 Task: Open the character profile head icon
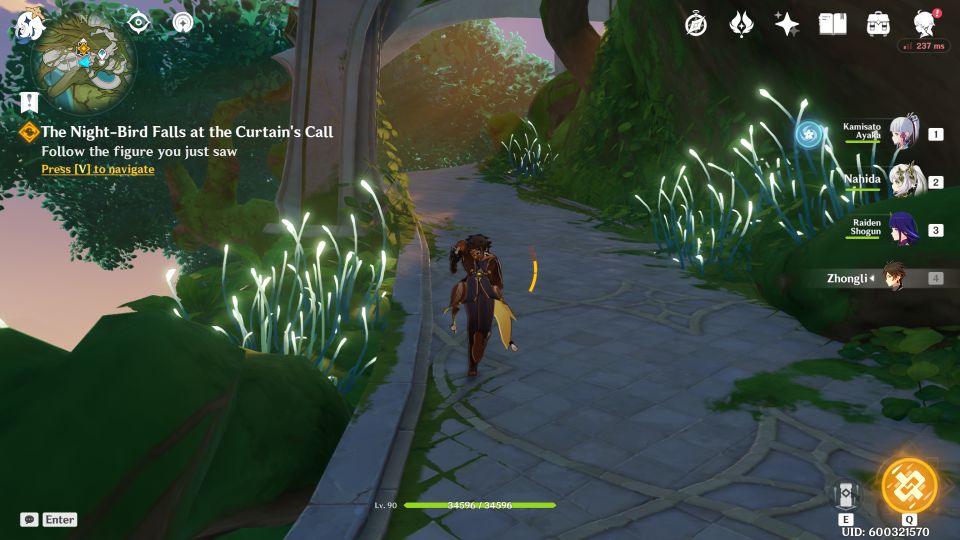925,24
